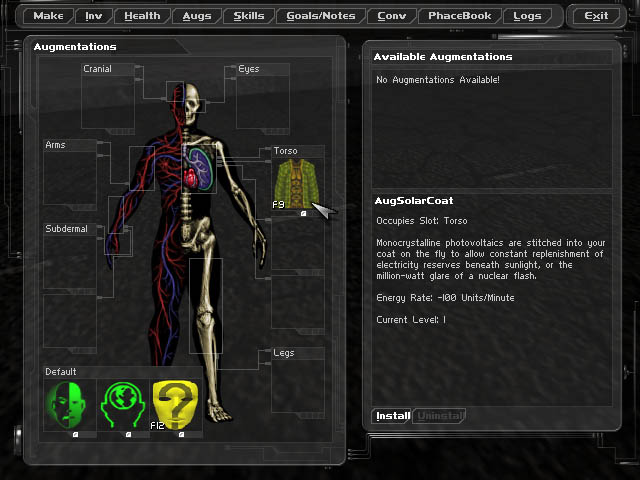The height and width of the screenshot is (480, 640).
Task: Open the PhaceBook tab
Action: [x=459, y=16]
